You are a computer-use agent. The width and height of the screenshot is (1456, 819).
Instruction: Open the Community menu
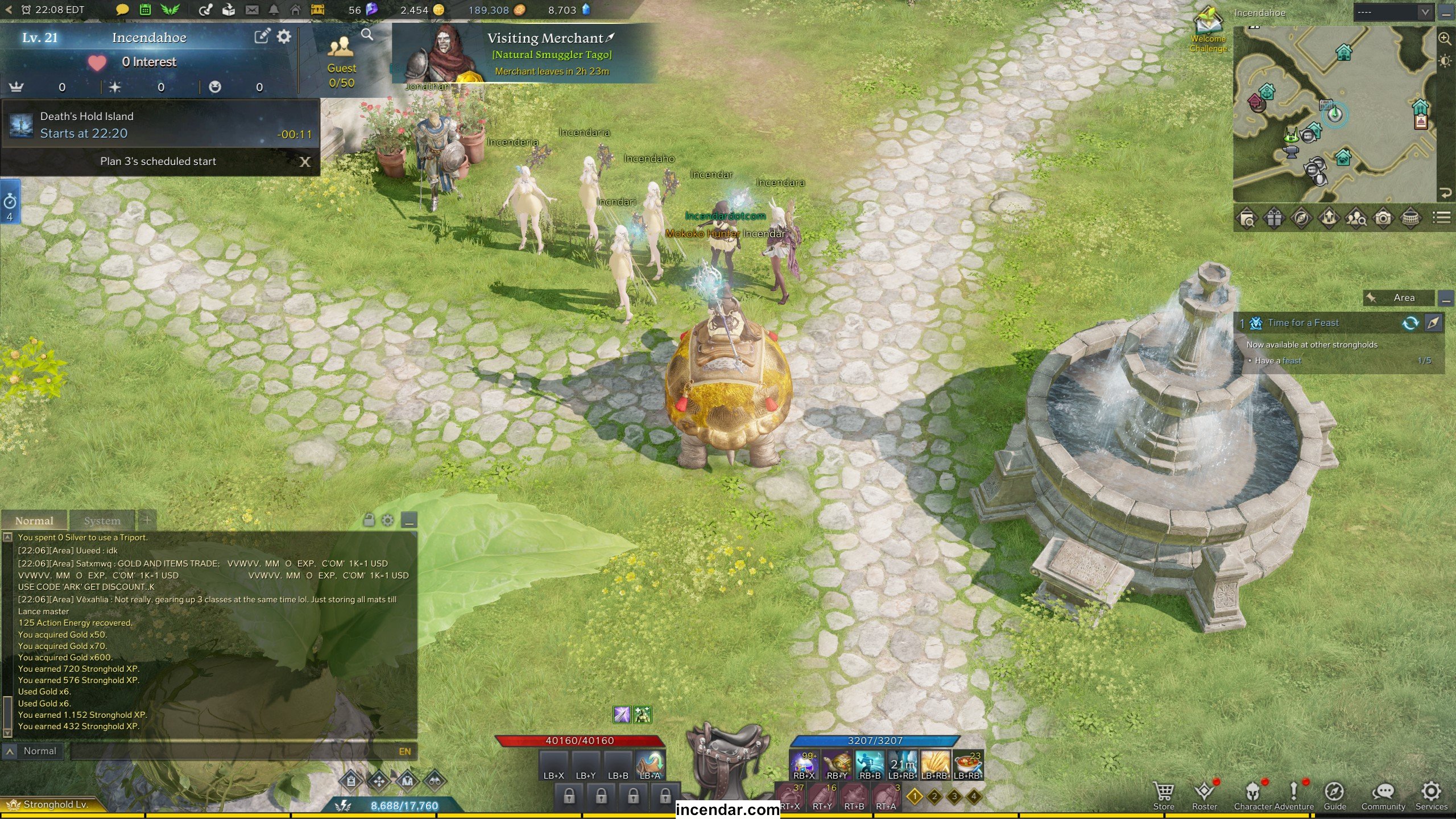(x=1383, y=795)
